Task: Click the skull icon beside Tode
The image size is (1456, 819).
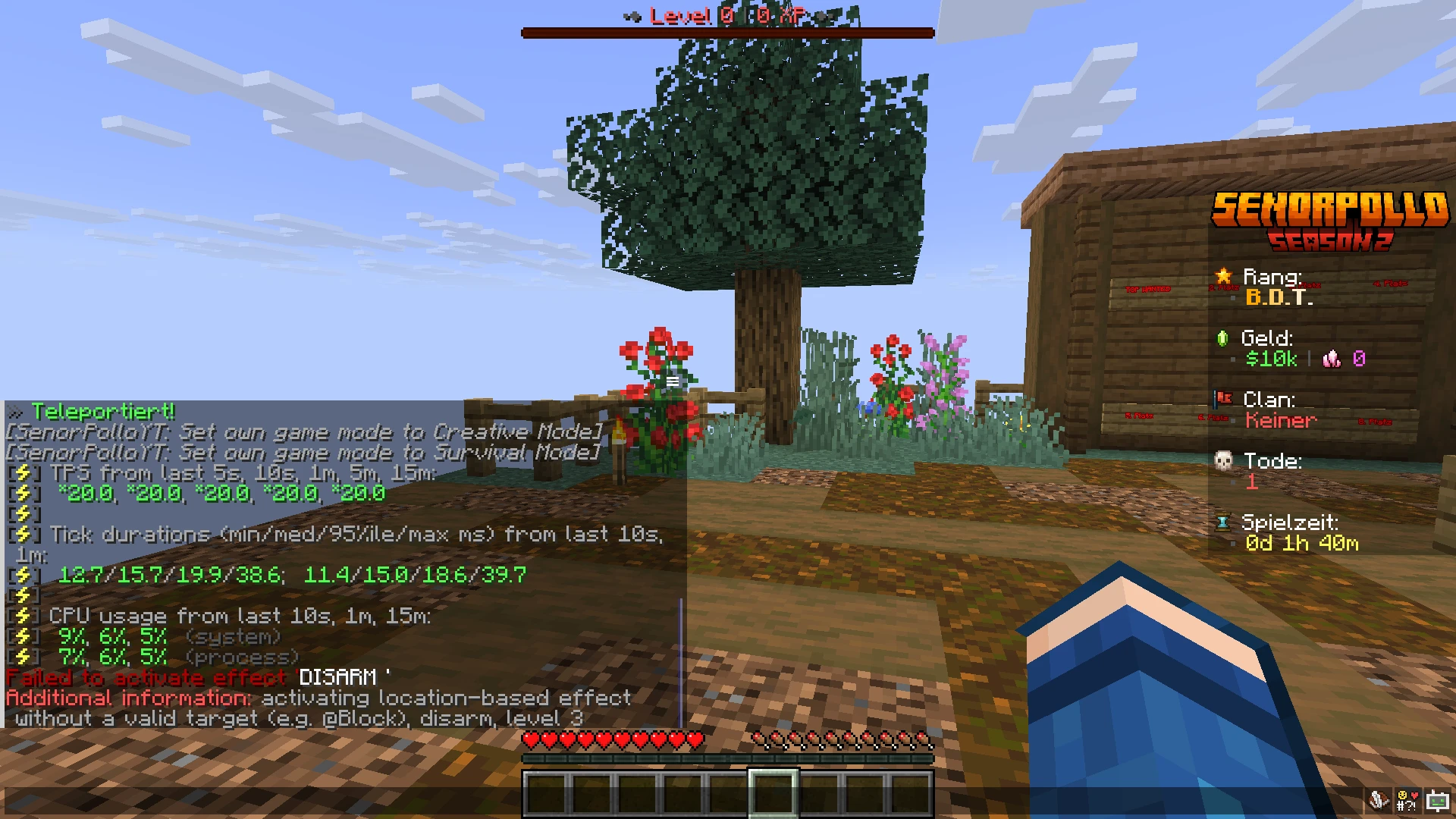Action: pos(1223,461)
